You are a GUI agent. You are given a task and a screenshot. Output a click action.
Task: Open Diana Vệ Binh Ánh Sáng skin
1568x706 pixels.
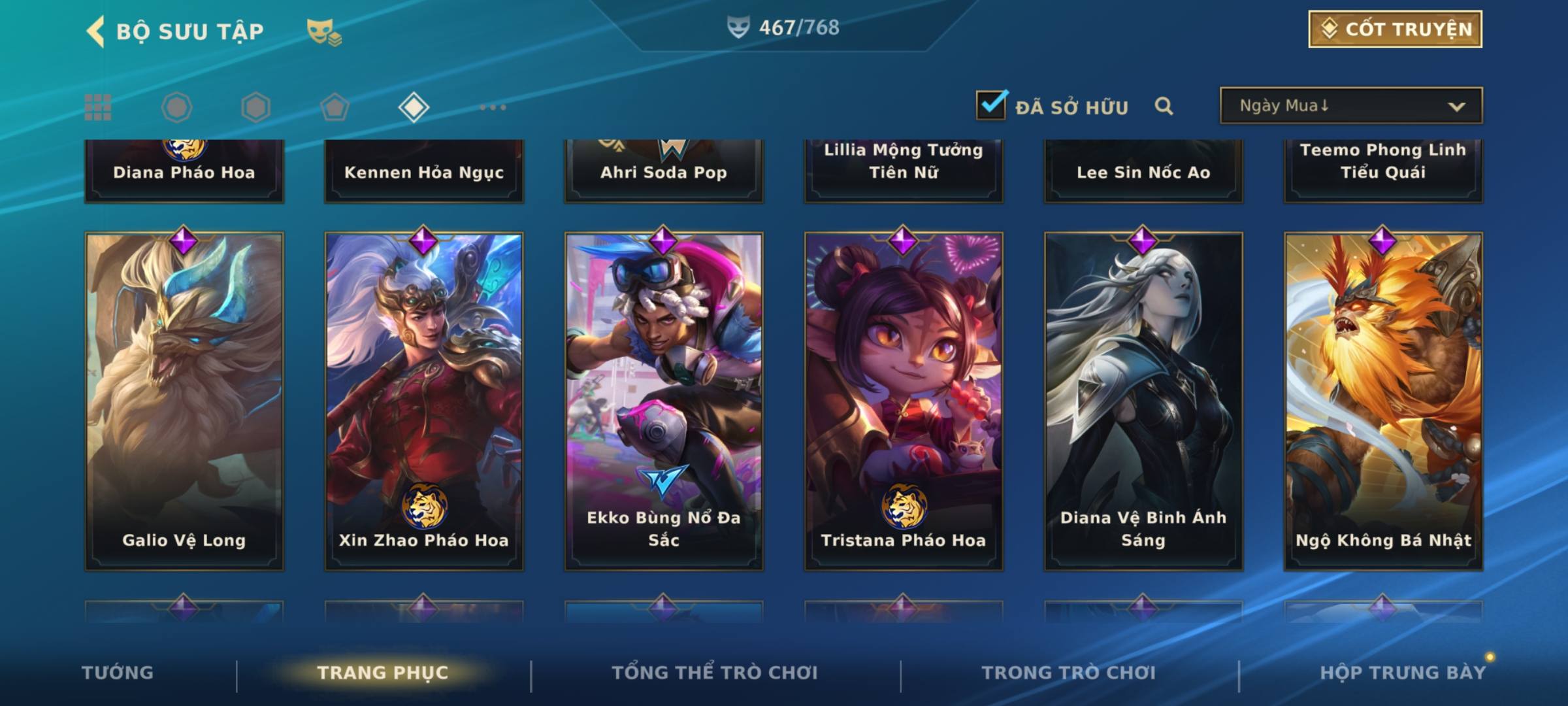(x=1143, y=401)
